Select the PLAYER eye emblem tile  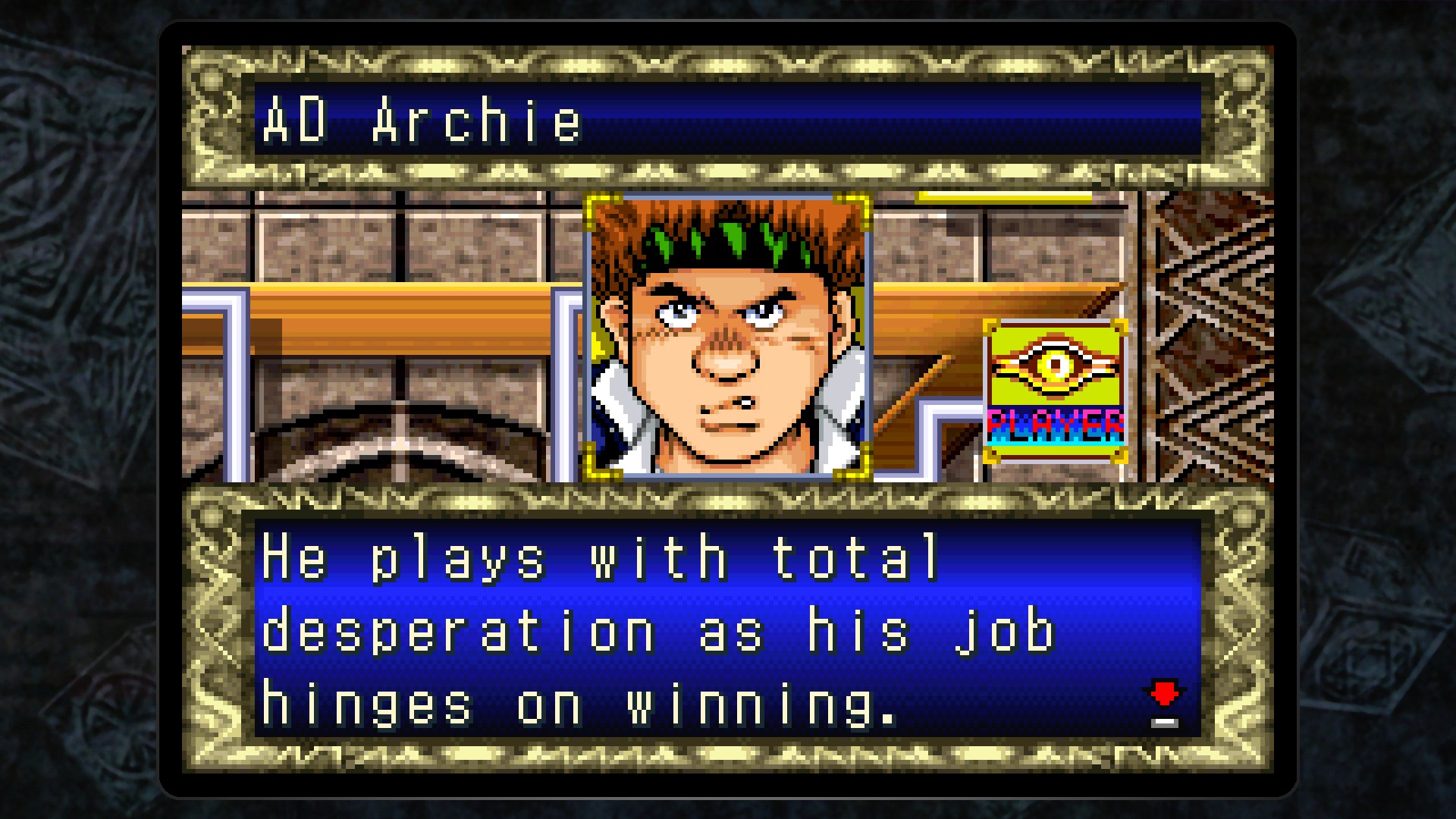click(x=1055, y=391)
